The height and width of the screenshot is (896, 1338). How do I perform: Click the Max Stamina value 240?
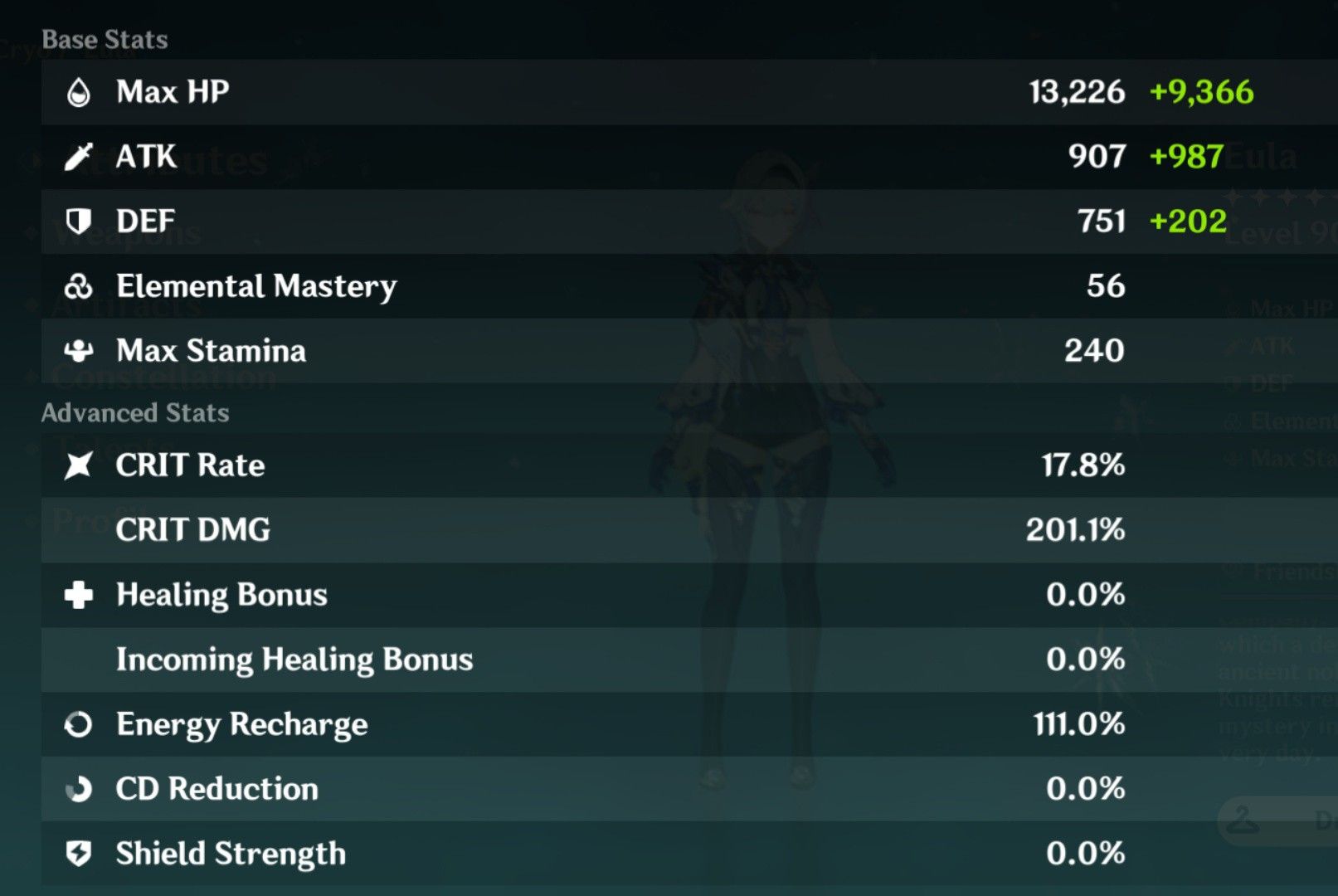[1093, 351]
